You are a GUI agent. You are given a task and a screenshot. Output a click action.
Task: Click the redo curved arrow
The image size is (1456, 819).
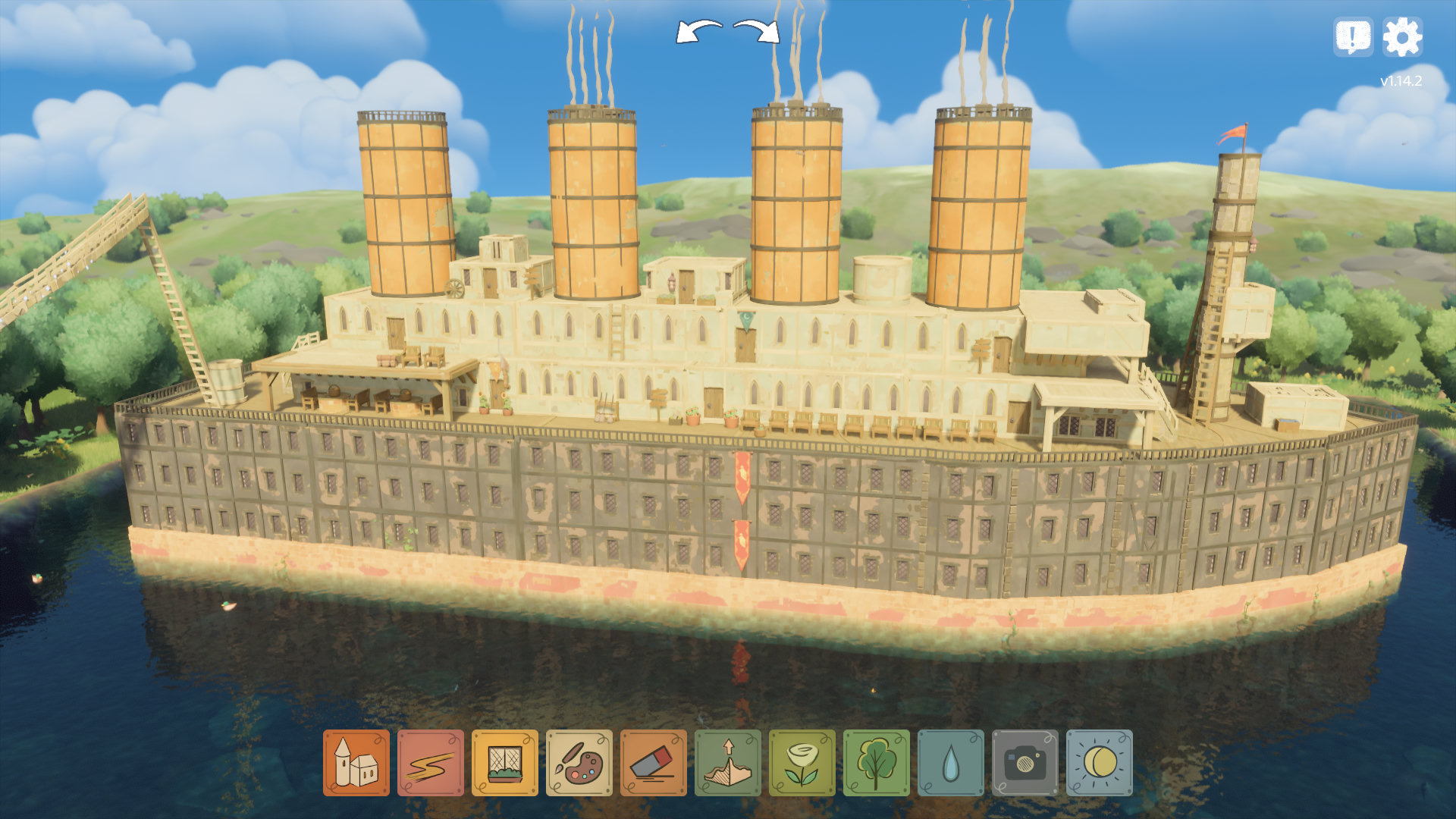click(x=758, y=32)
